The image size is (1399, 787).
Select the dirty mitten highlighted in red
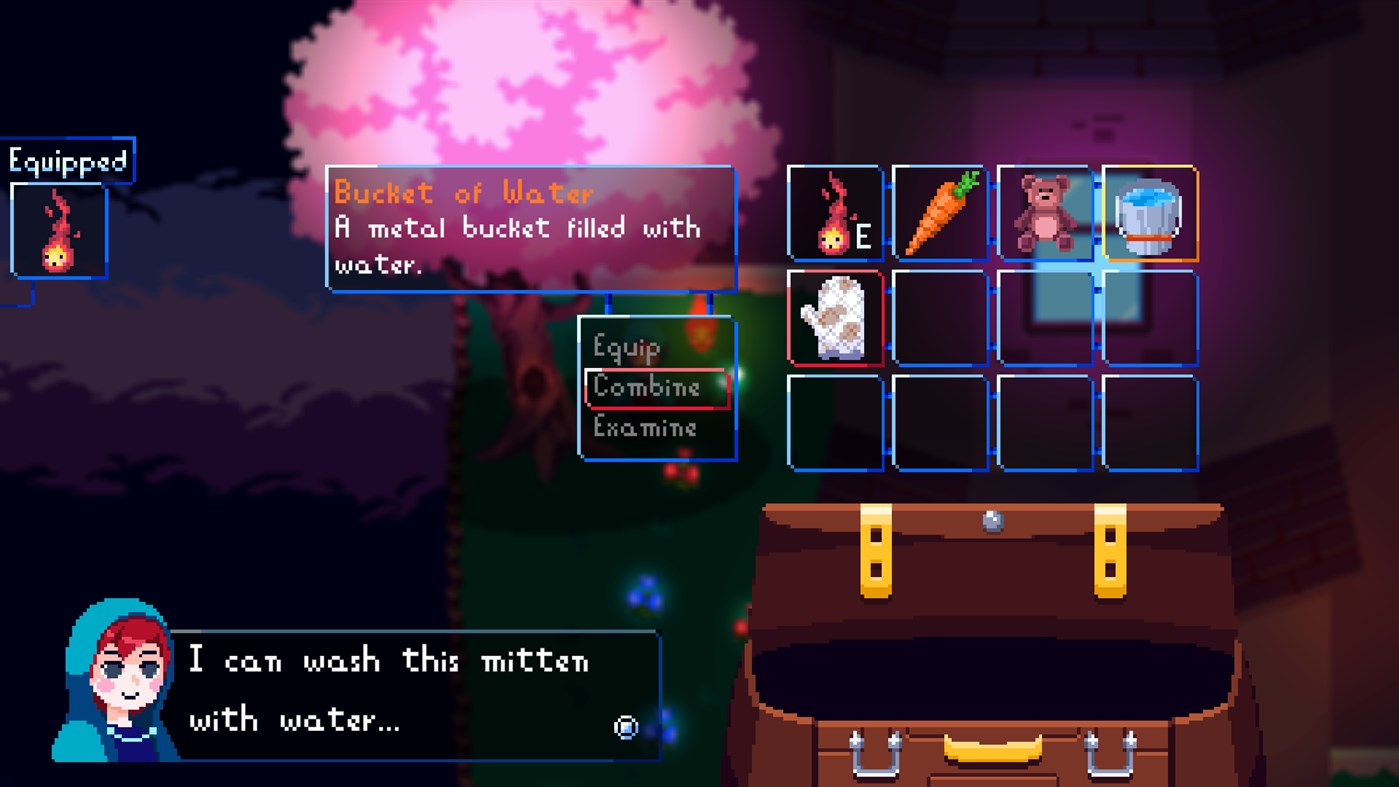(x=834, y=319)
